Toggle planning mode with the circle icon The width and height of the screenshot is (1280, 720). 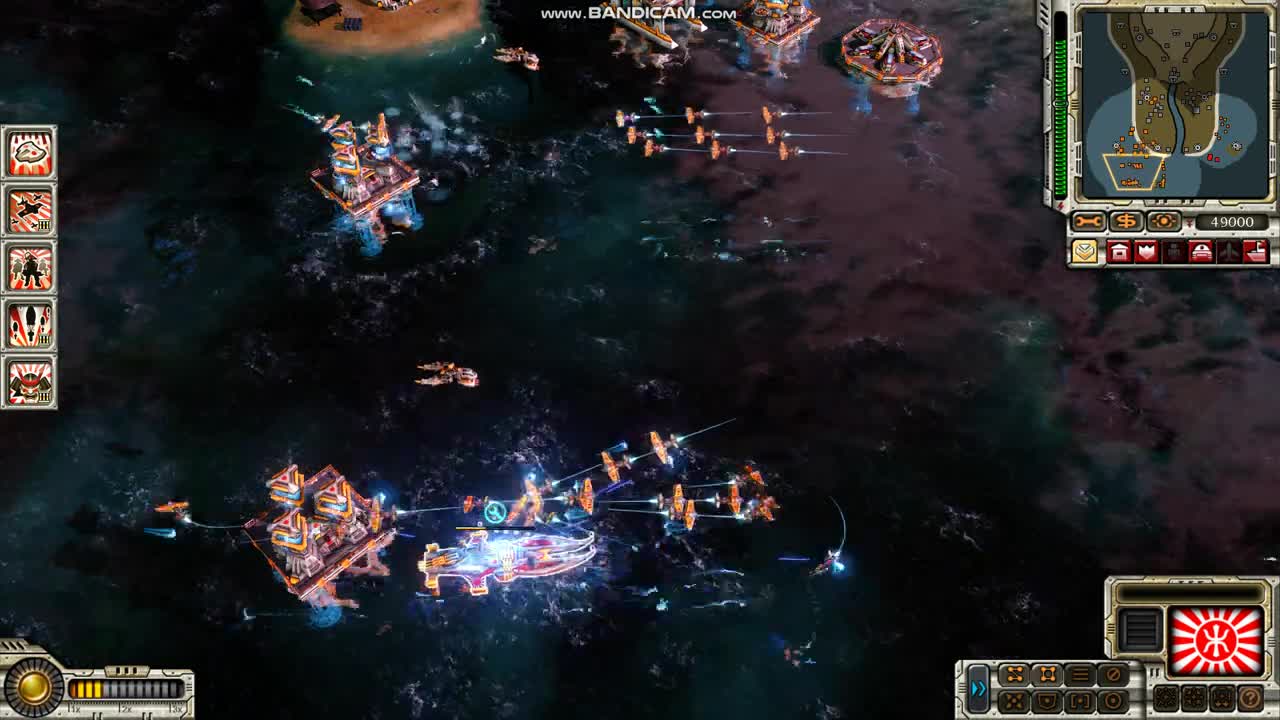coord(1112,701)
